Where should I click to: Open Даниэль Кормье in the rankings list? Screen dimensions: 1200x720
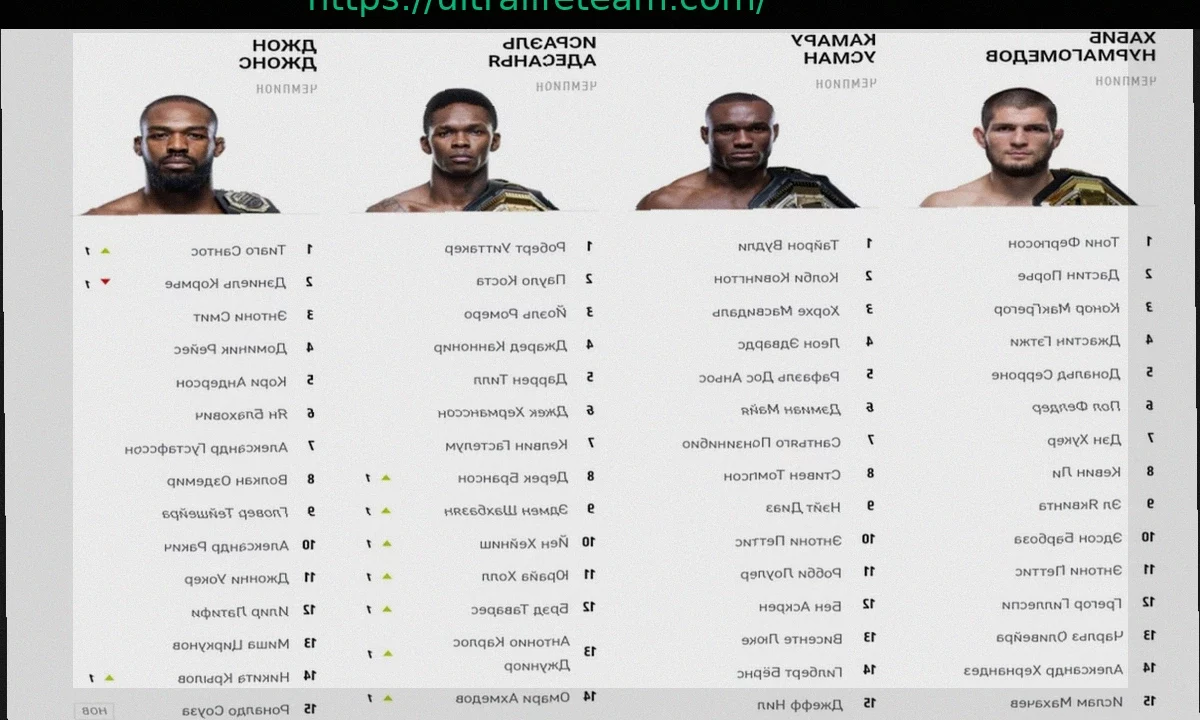tap(226, 283)
